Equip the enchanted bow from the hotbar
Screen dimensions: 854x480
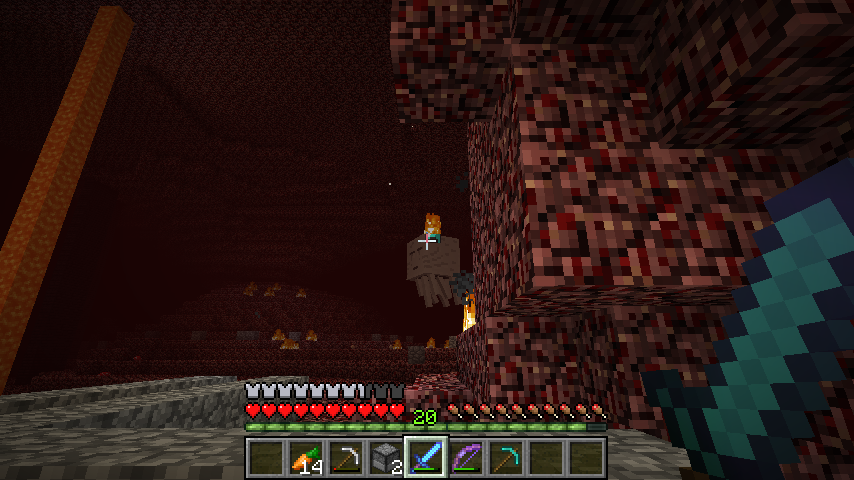[x=464, y=458]
